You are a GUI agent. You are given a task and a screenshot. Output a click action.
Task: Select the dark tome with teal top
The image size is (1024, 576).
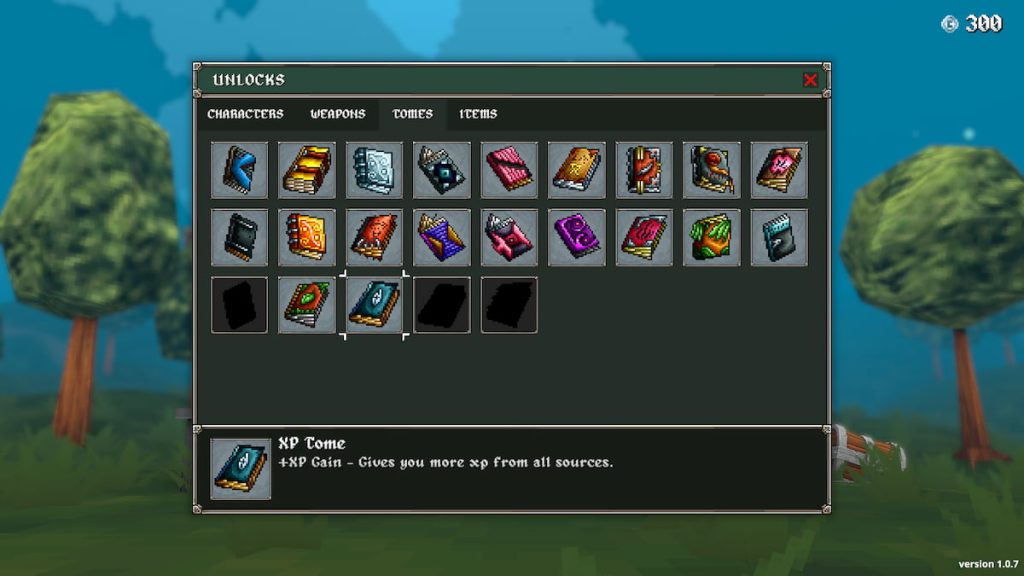780,238
